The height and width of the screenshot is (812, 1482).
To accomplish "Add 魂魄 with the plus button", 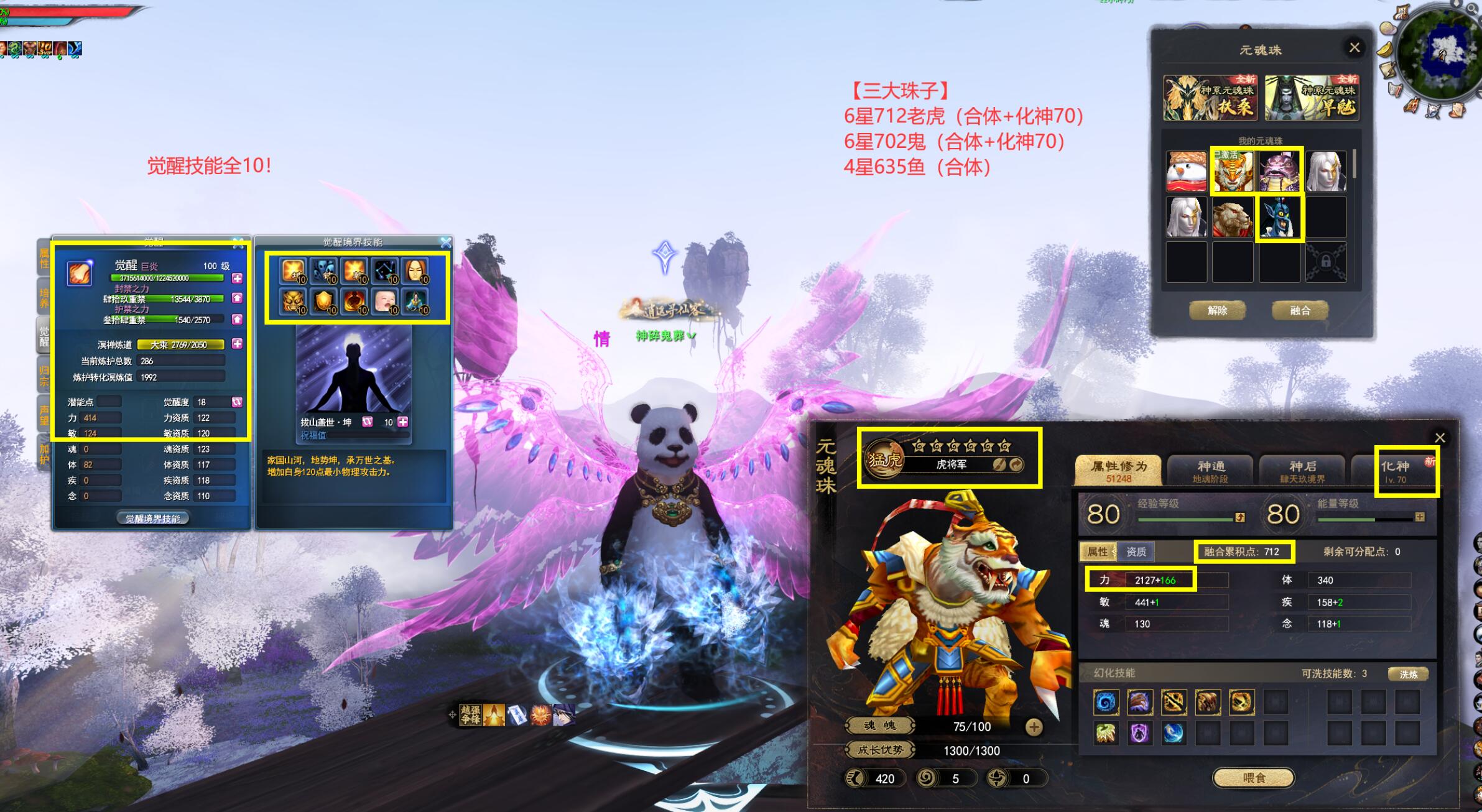I will click(1034, 727).
